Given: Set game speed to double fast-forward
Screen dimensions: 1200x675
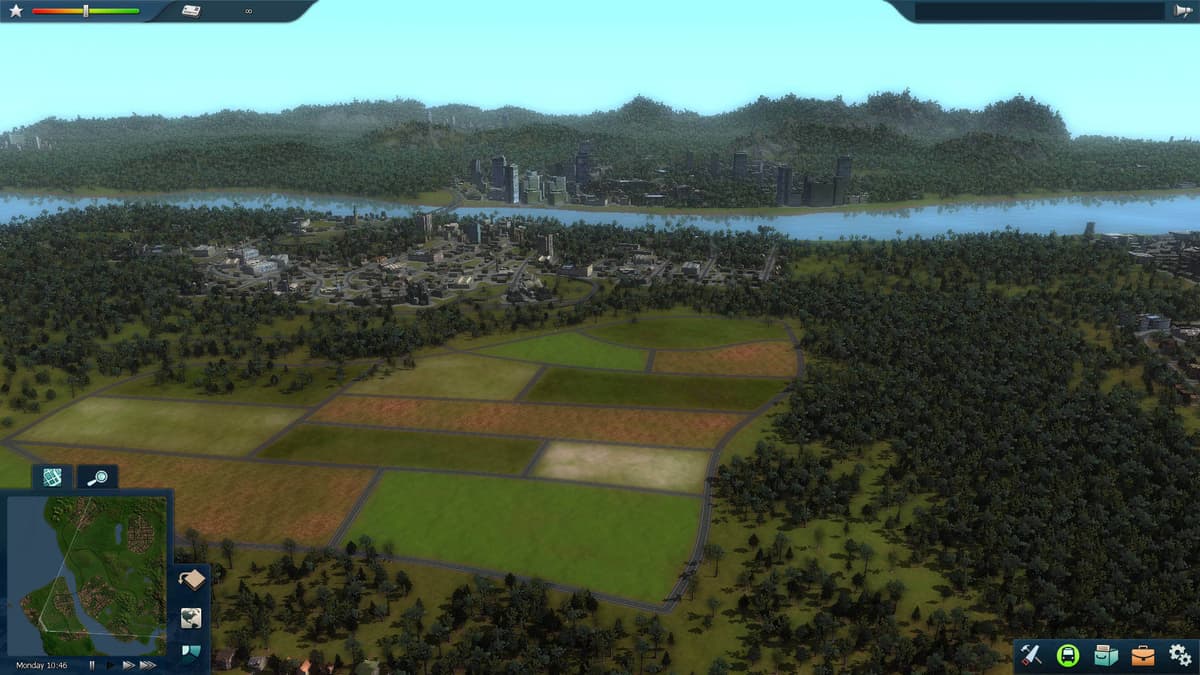Looking at the screenshot, I should coord(128,665).
